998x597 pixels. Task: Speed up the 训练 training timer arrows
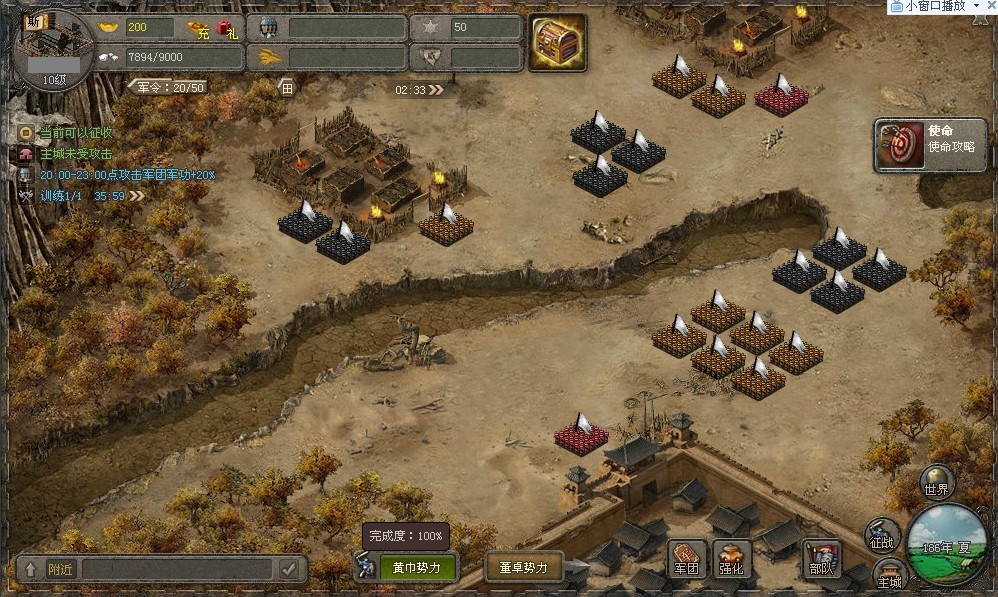[x=136, y=196]
